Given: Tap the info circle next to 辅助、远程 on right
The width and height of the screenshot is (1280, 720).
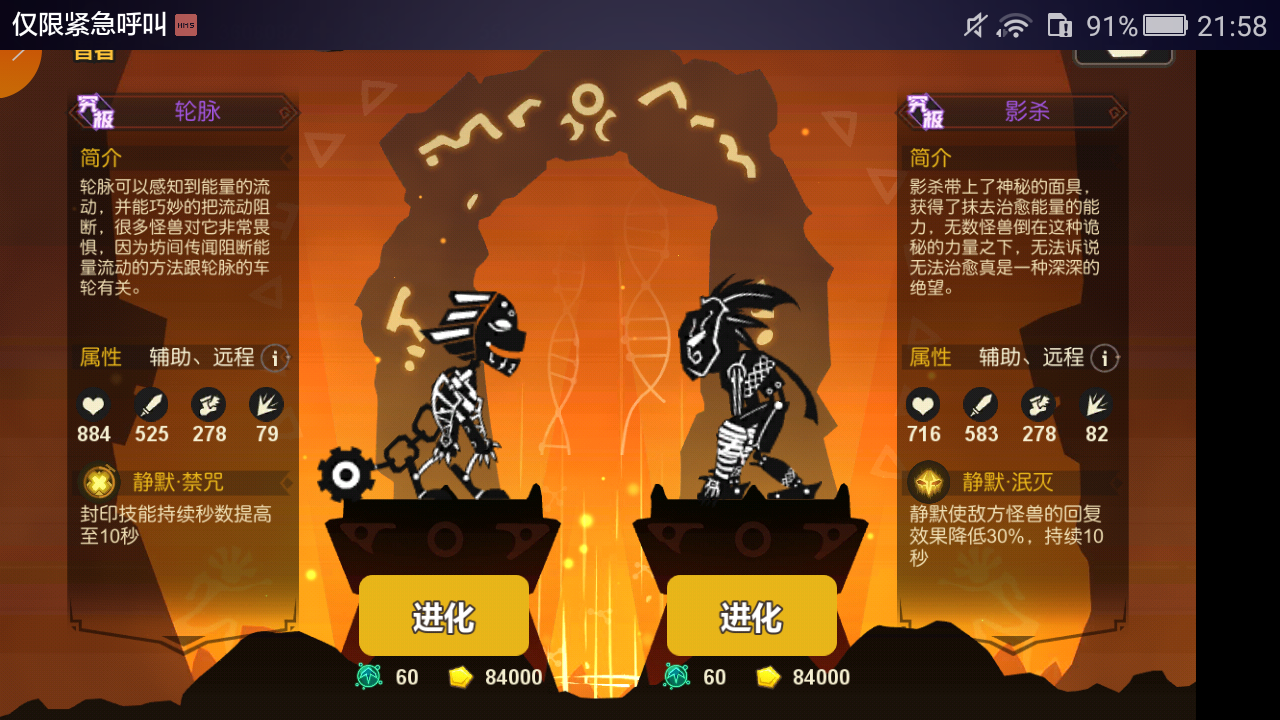Looking at the screenshot, I should pyautogui.click(x=1104, y=358).
